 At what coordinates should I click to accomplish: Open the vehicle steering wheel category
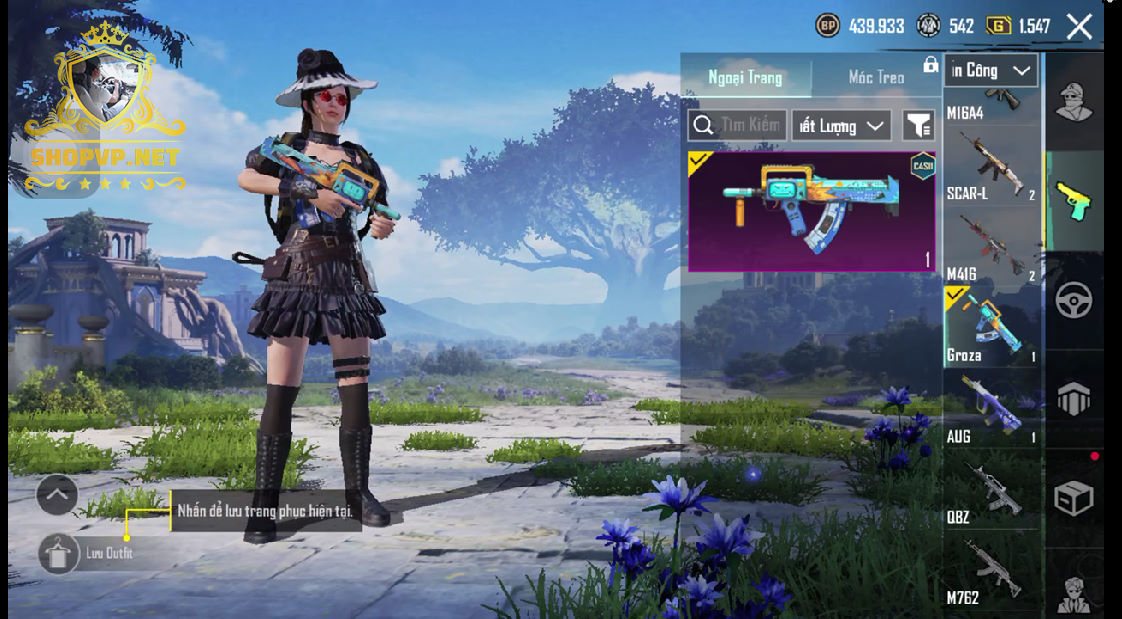tap(1074, 300)
